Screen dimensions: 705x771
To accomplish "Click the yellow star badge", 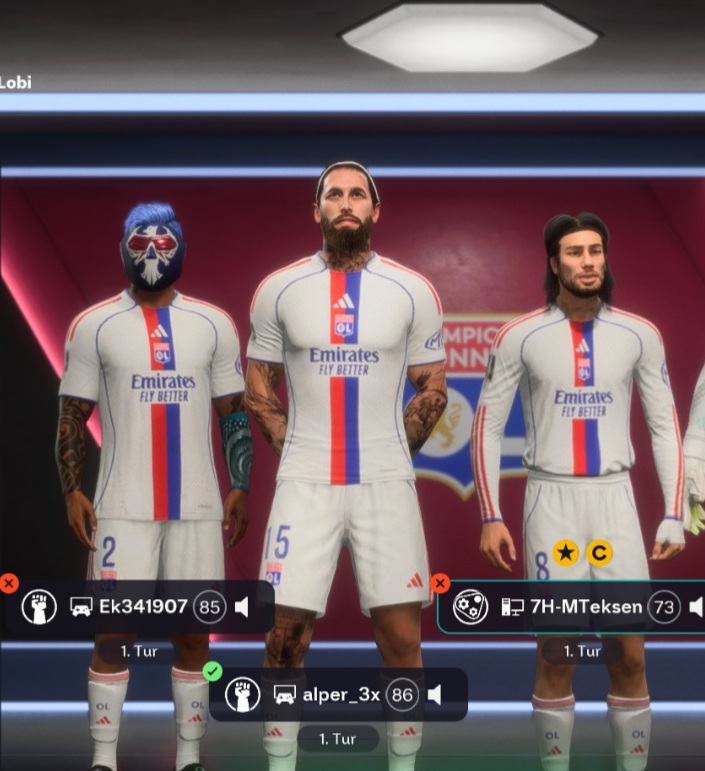I will click(x=566, y=552).
